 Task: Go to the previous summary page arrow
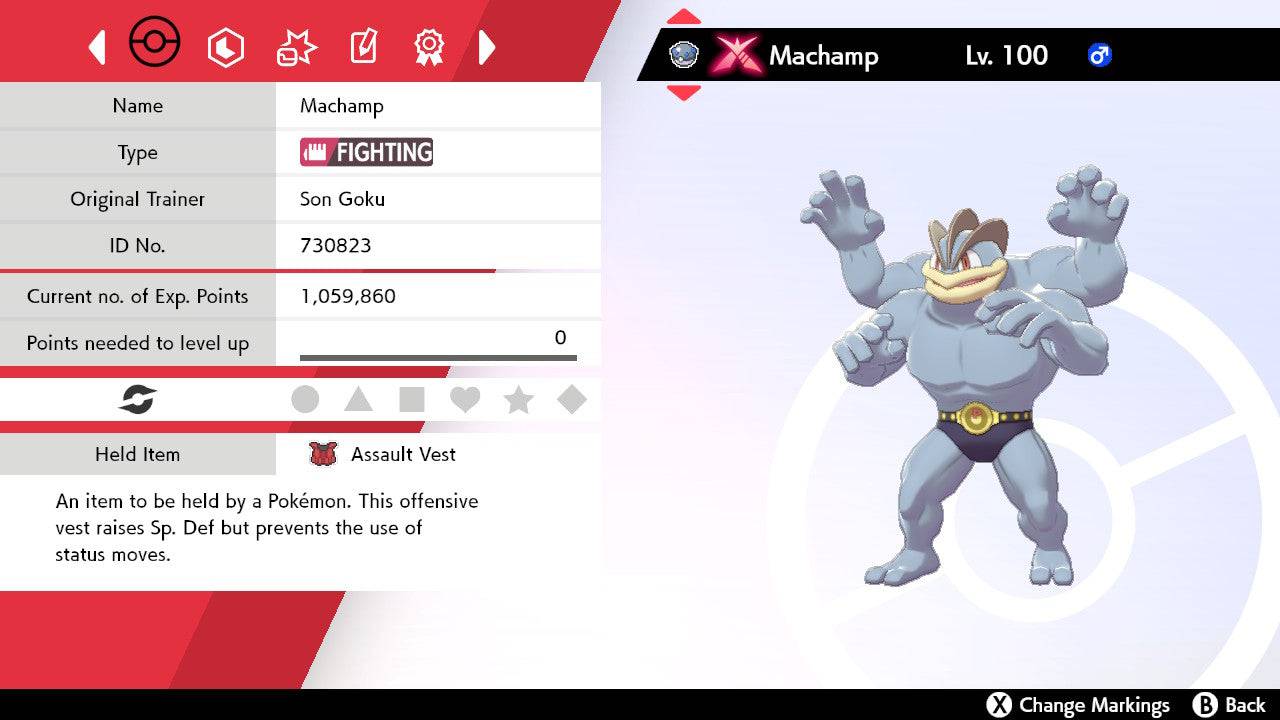pyautogui.click(x=97, y=47)
